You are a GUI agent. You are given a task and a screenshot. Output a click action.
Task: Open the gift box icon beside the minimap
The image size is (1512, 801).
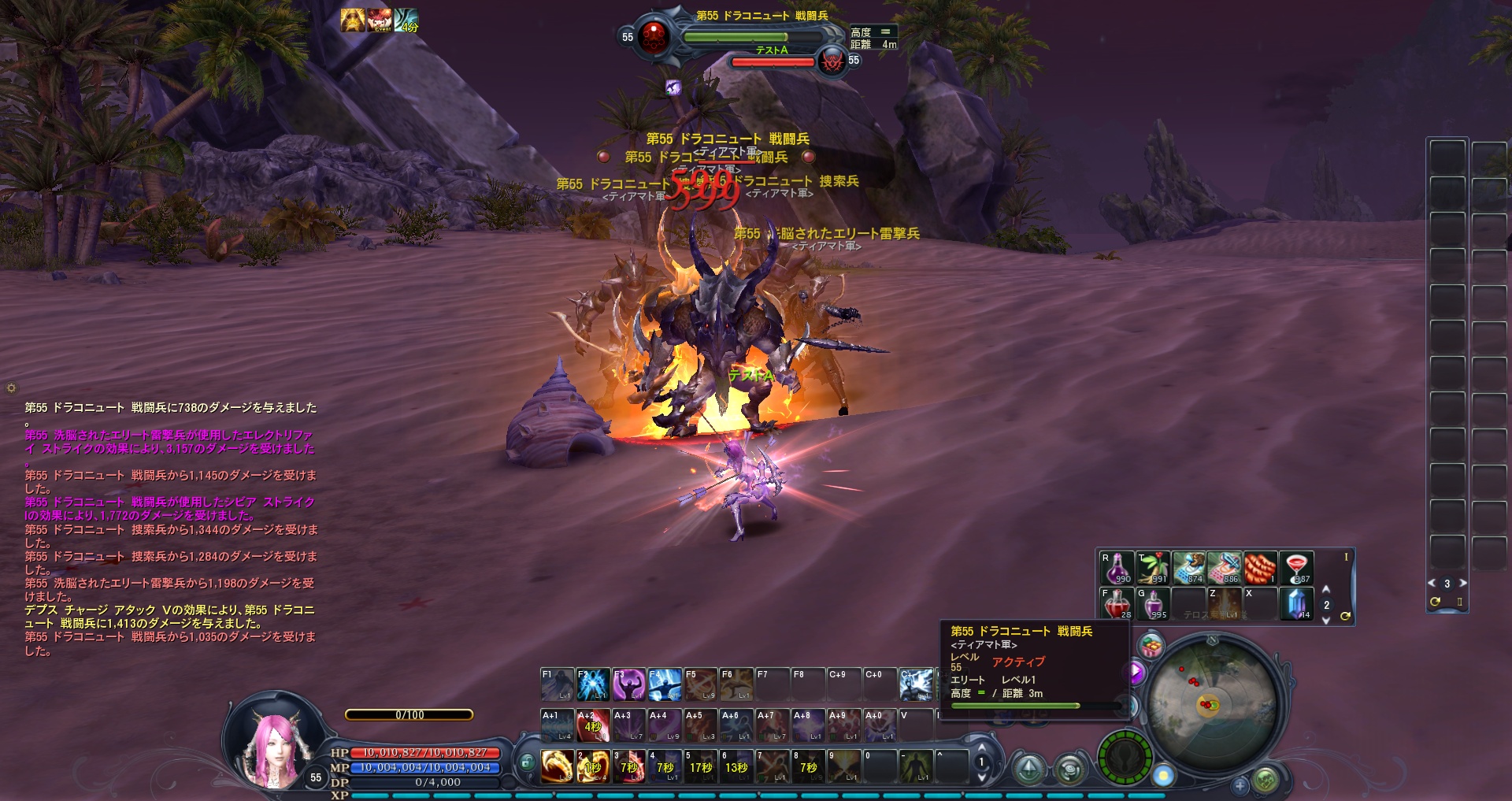[1152, 647]
